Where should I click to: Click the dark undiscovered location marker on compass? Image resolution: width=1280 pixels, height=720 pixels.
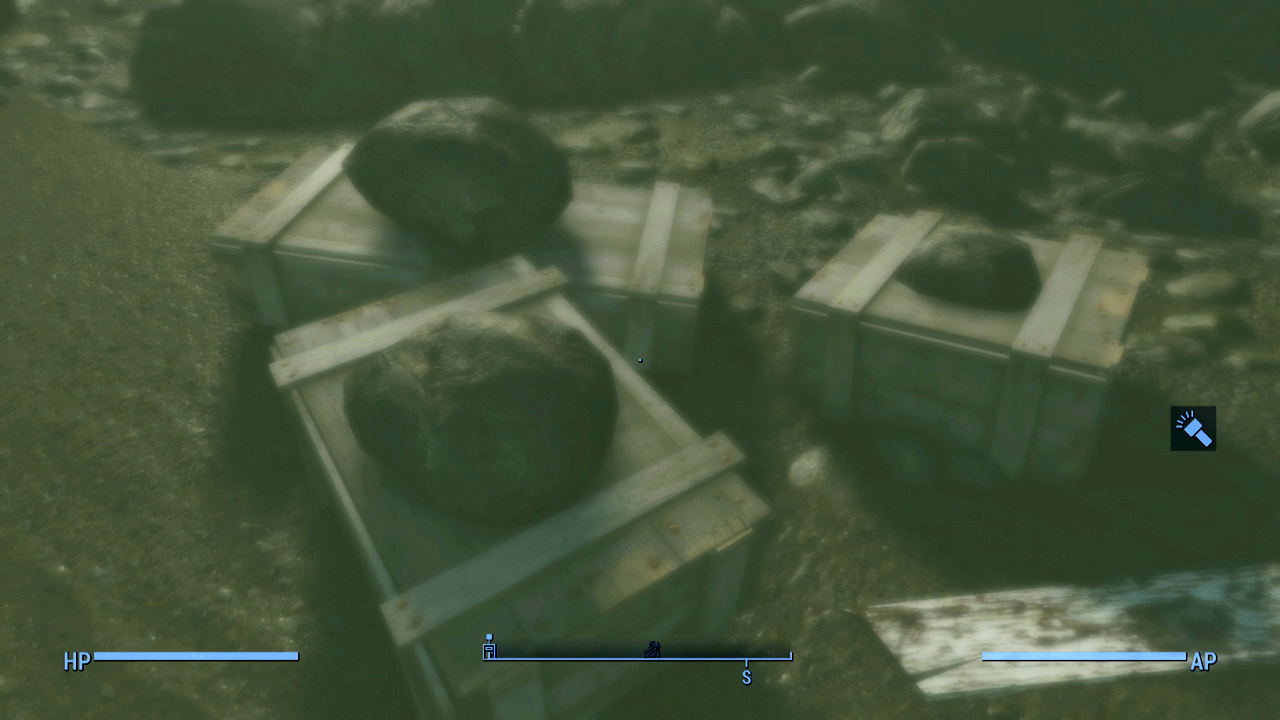pyautogui.click(x=651, y=648)
